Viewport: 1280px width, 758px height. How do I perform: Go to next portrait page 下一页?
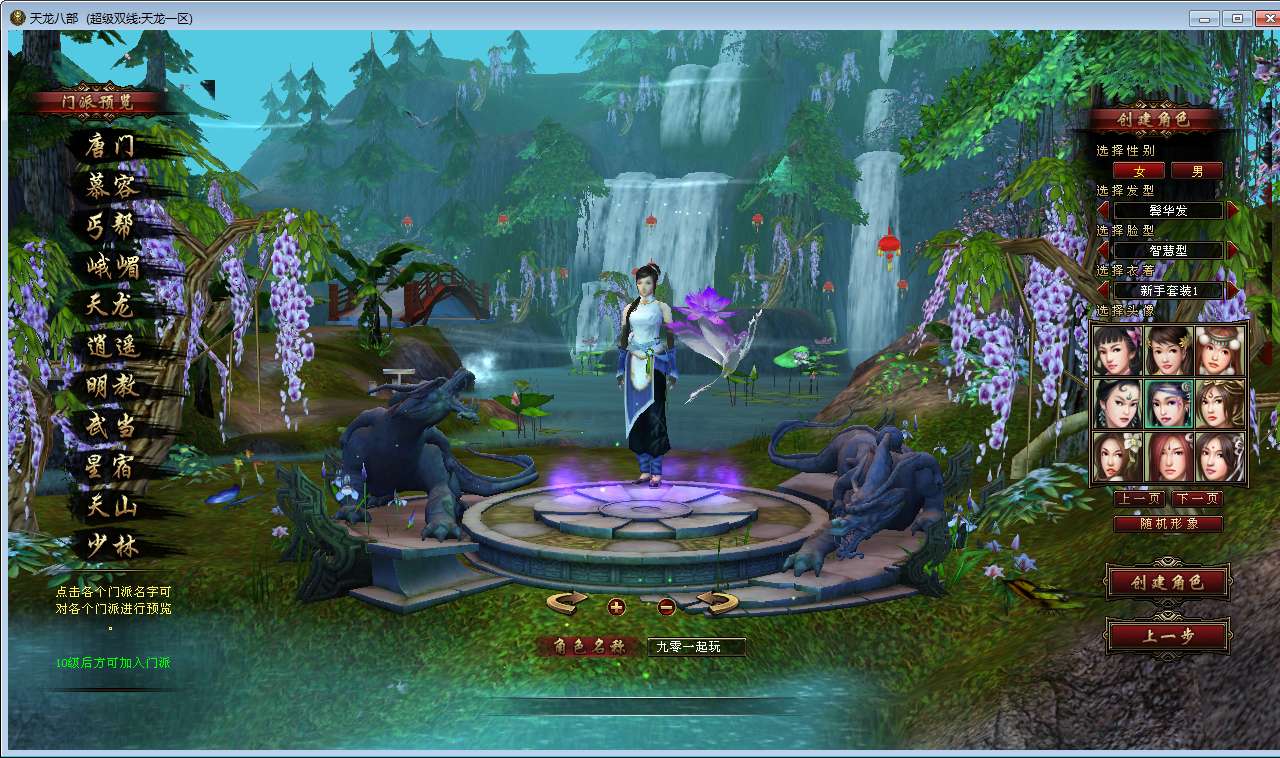[x=1197, y=498]
